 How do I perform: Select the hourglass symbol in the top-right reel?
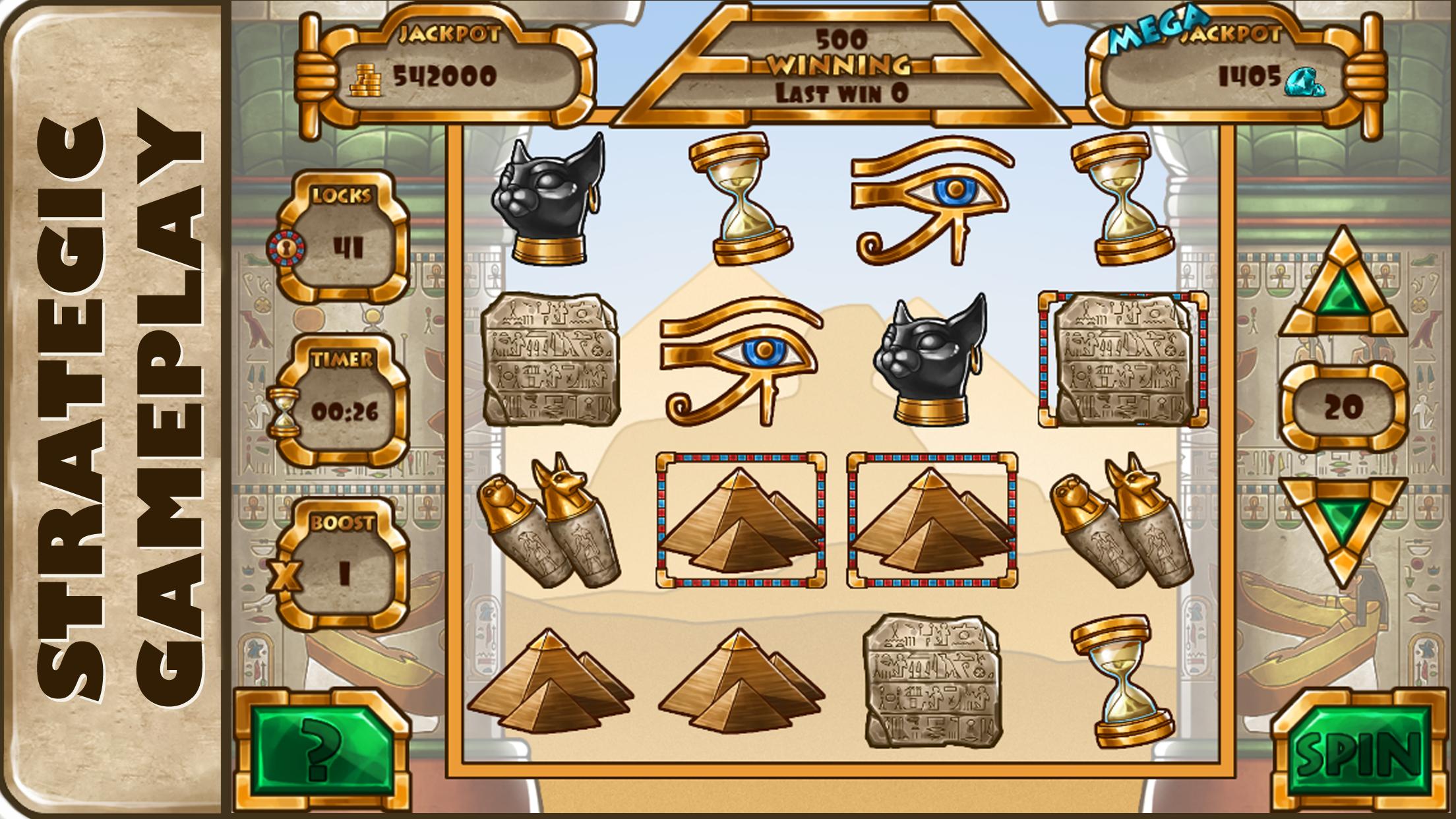(x=1121, y=198)
